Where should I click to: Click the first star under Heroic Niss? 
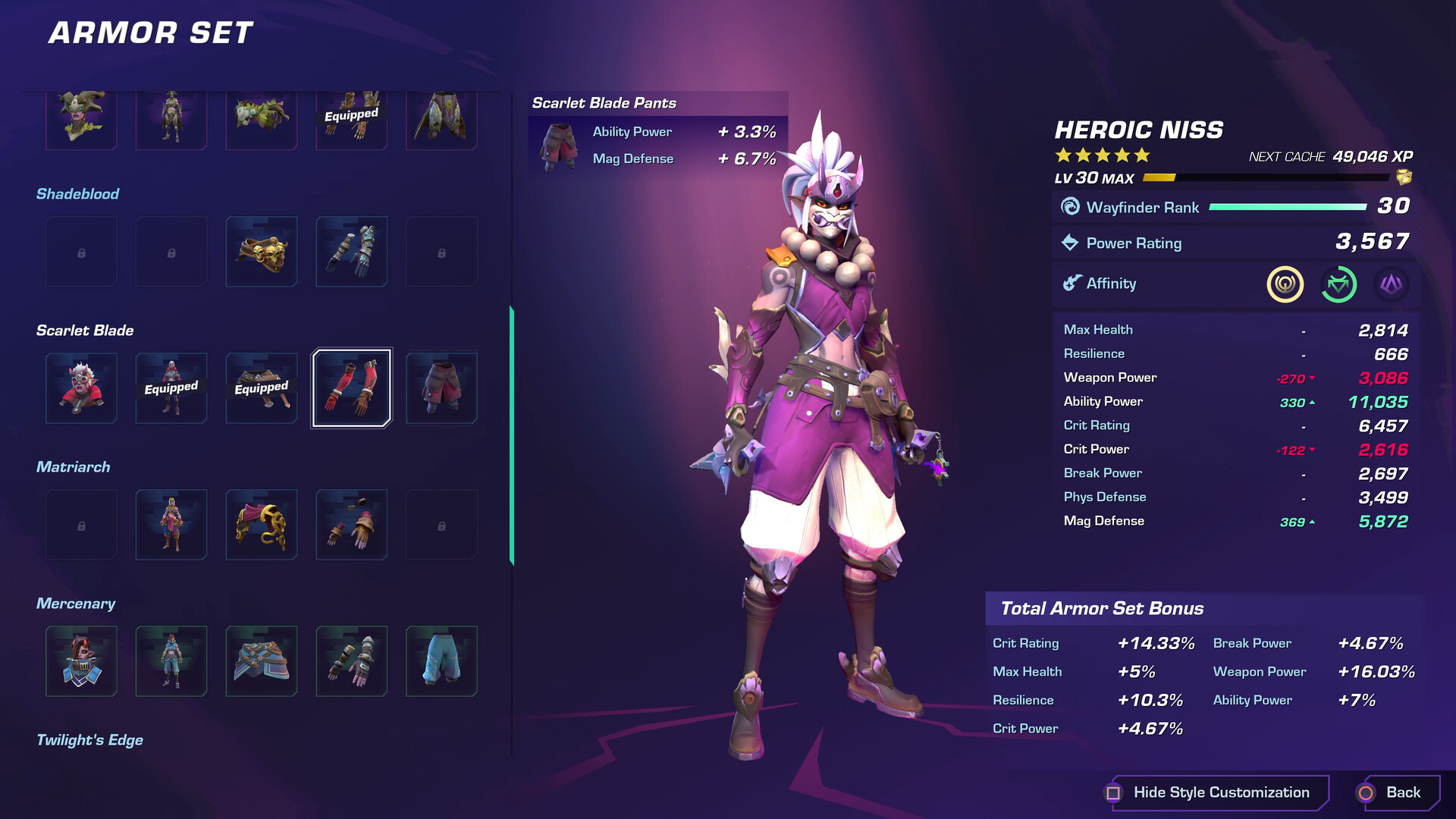pyautogui.click(x=1062, y=155)
